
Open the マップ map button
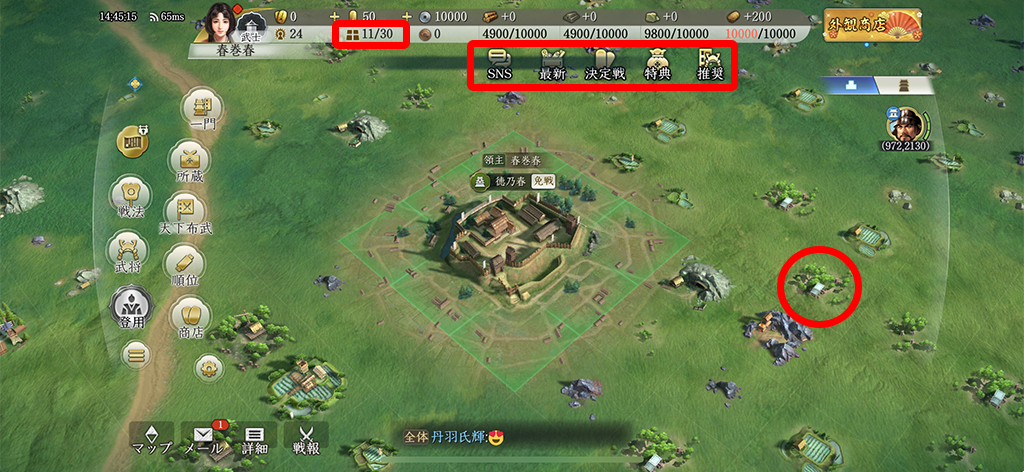(x=152, y=438)
